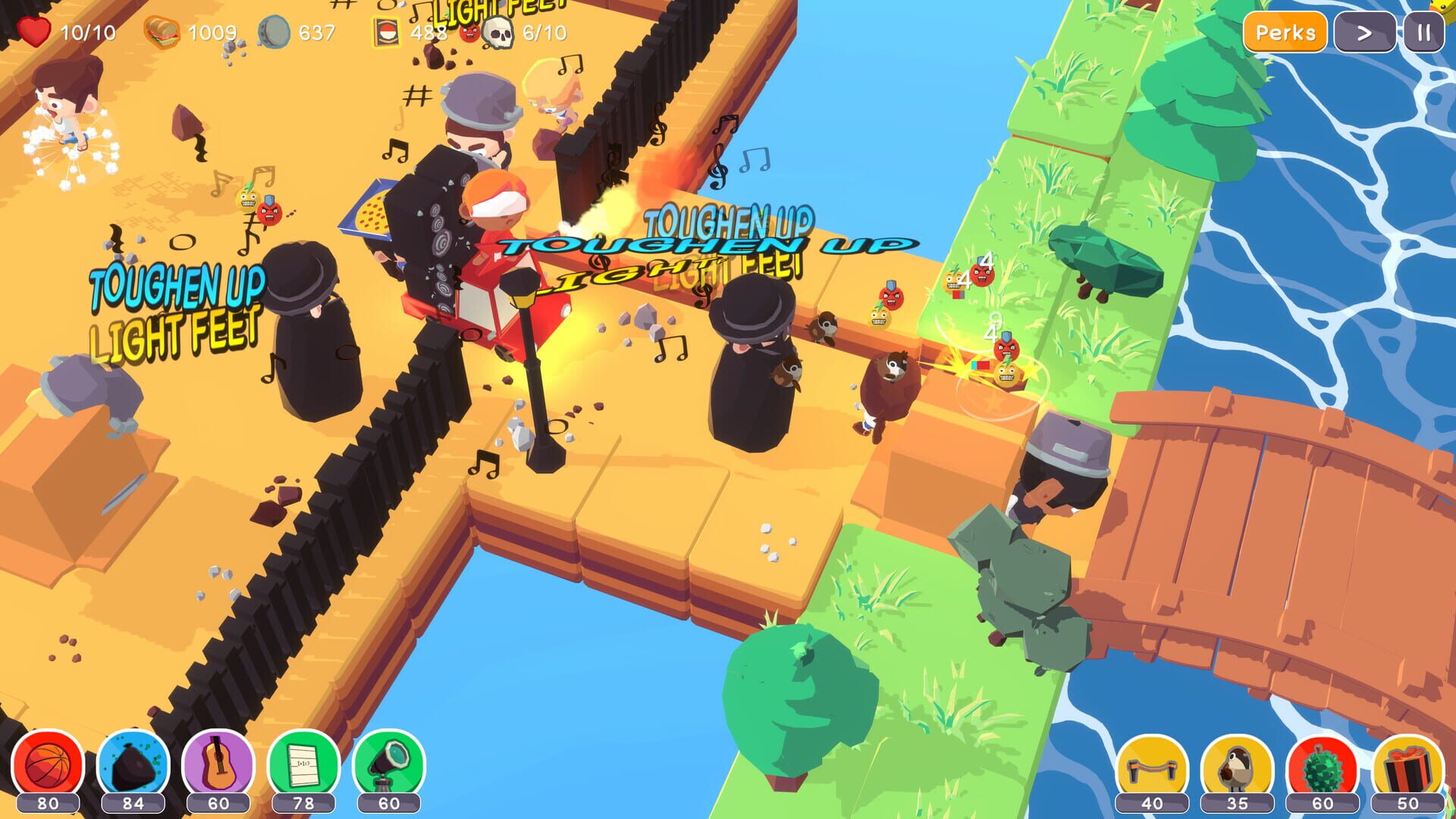Click the skull enemy counter icon

pyautogui.click(x=497, y=32)
